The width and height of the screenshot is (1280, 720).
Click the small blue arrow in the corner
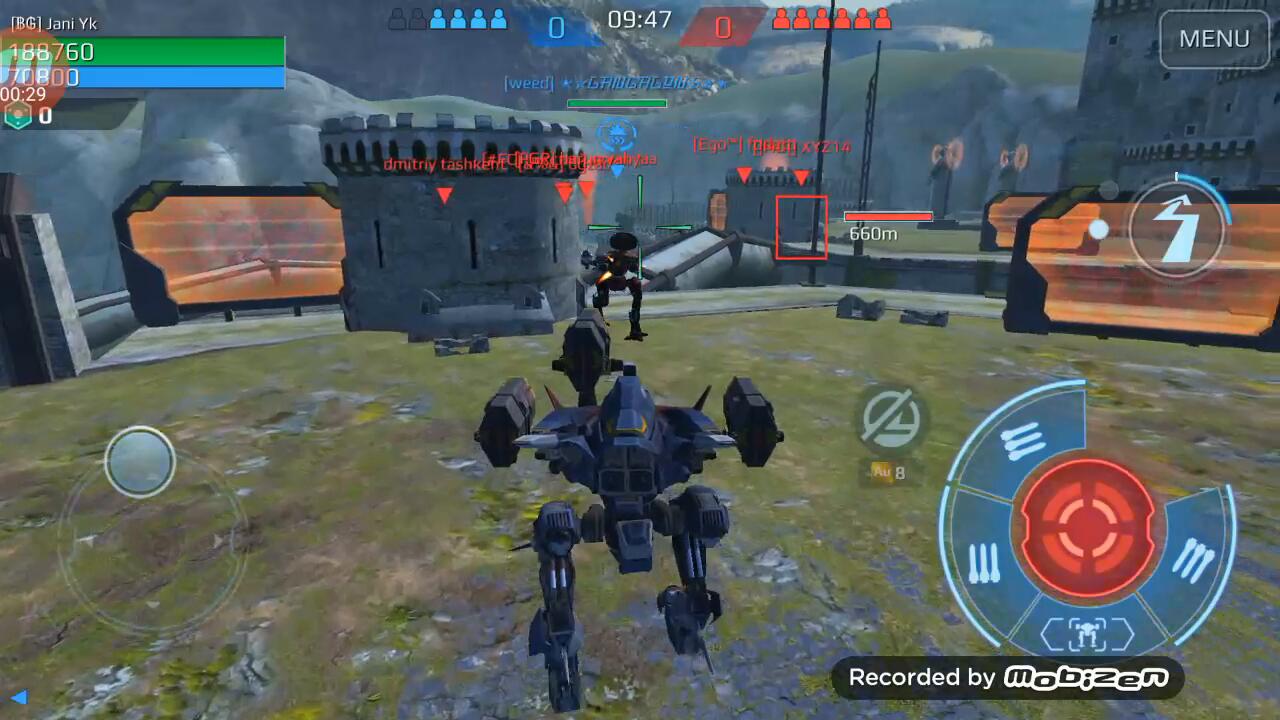[x=18, y=697]
